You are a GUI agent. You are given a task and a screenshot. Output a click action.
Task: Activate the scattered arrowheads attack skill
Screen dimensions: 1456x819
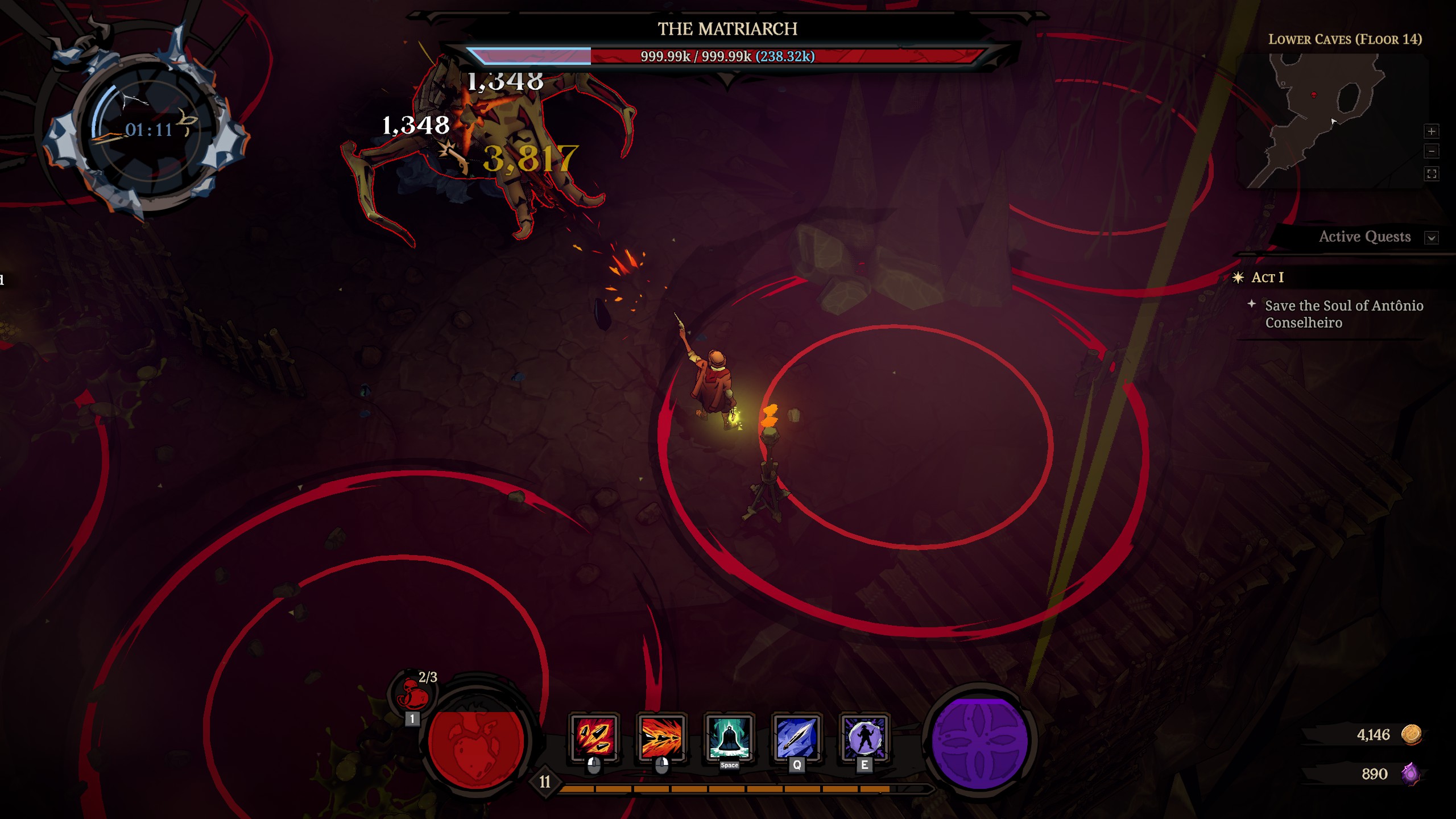tap(594, 737)
